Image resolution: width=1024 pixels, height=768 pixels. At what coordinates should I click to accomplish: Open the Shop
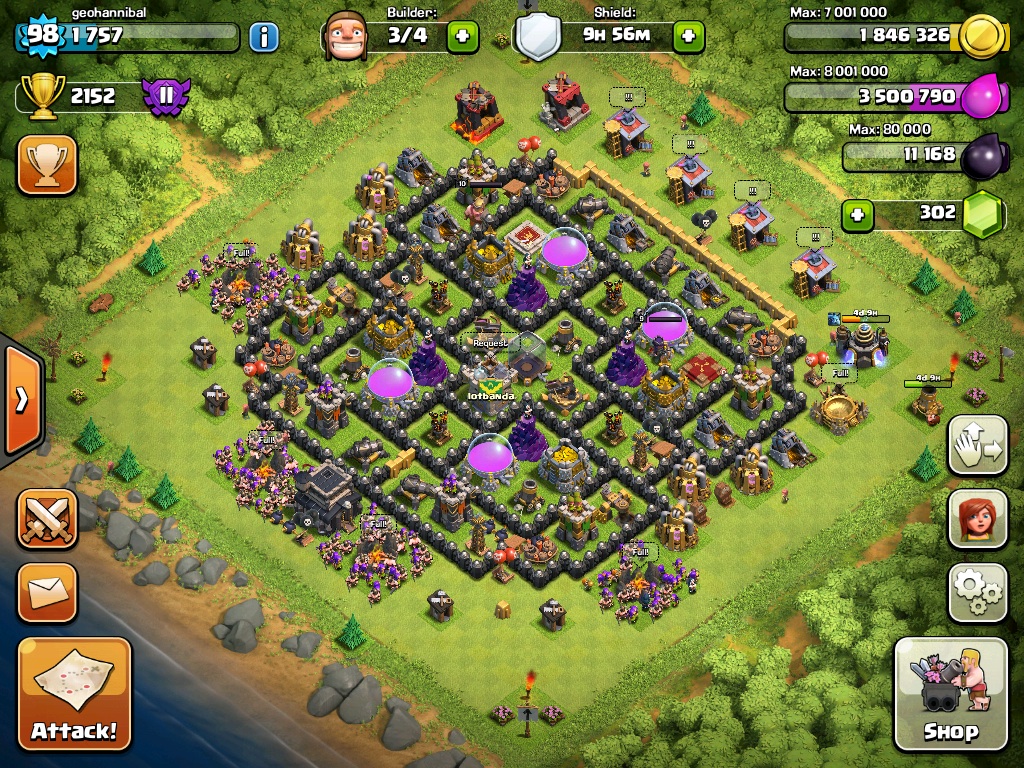point(950,694)
